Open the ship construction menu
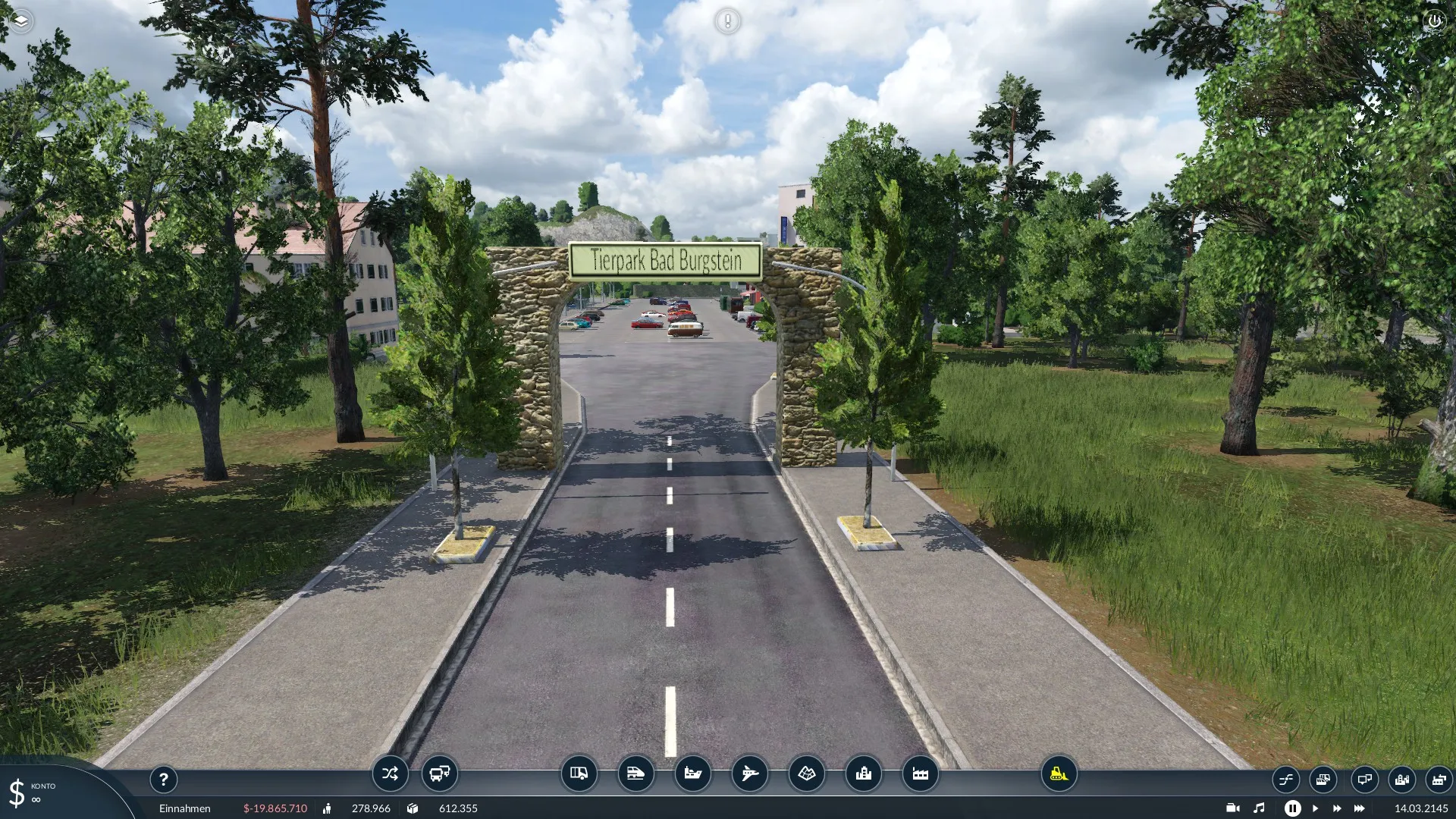This screenshot has height=819, width=1456. click(692, 774)
